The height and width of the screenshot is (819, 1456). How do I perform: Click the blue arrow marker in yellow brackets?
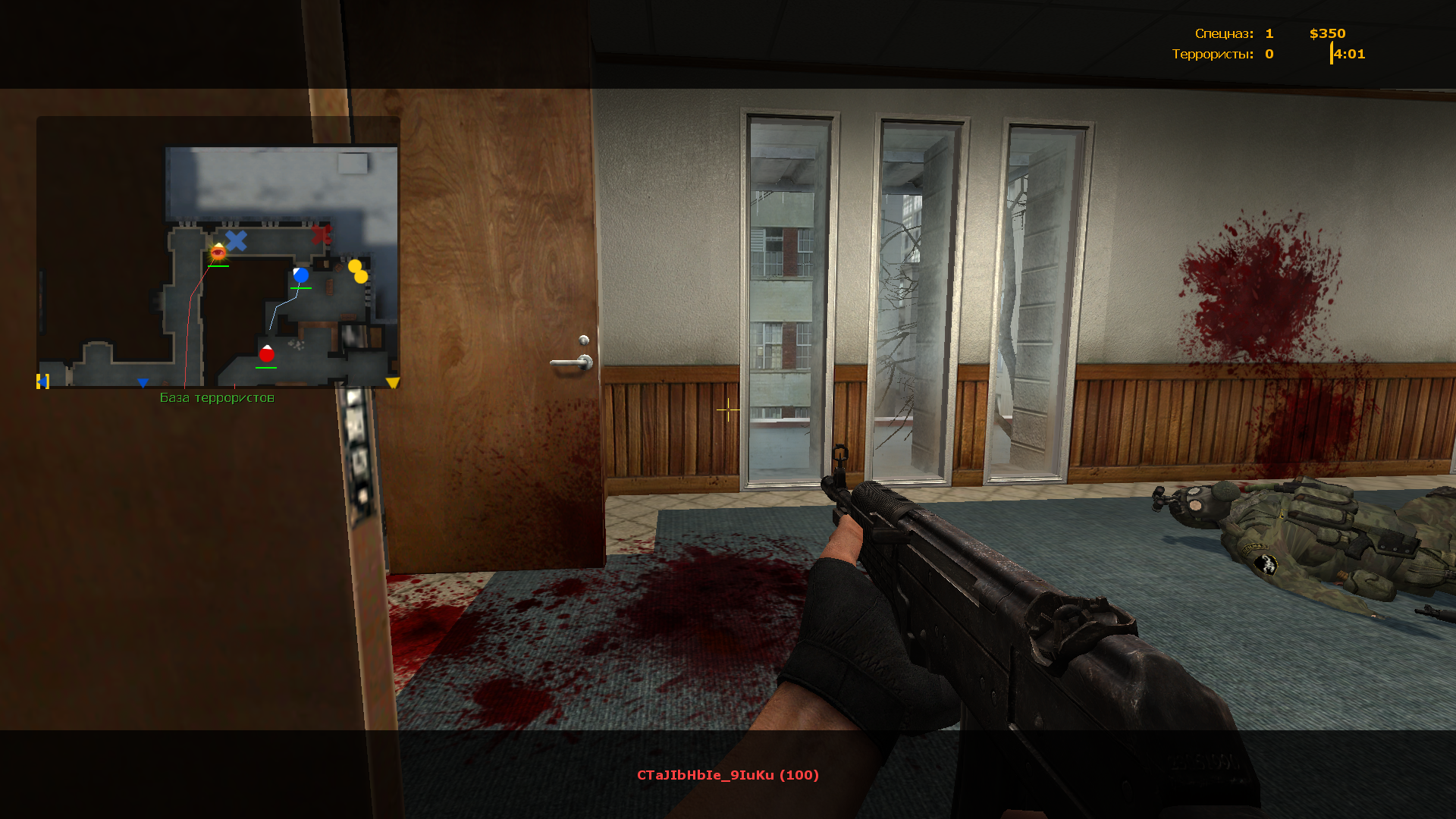coord(43,381)
